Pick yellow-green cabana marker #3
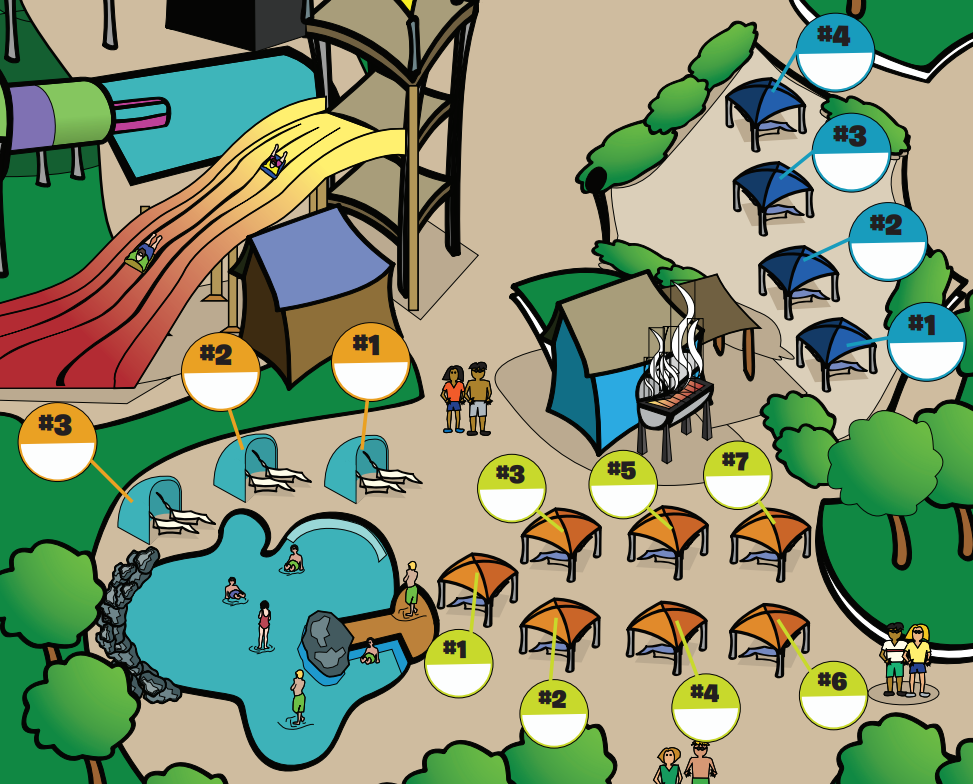The height and width of the screenshot is (784, 973). pos(512,488)
